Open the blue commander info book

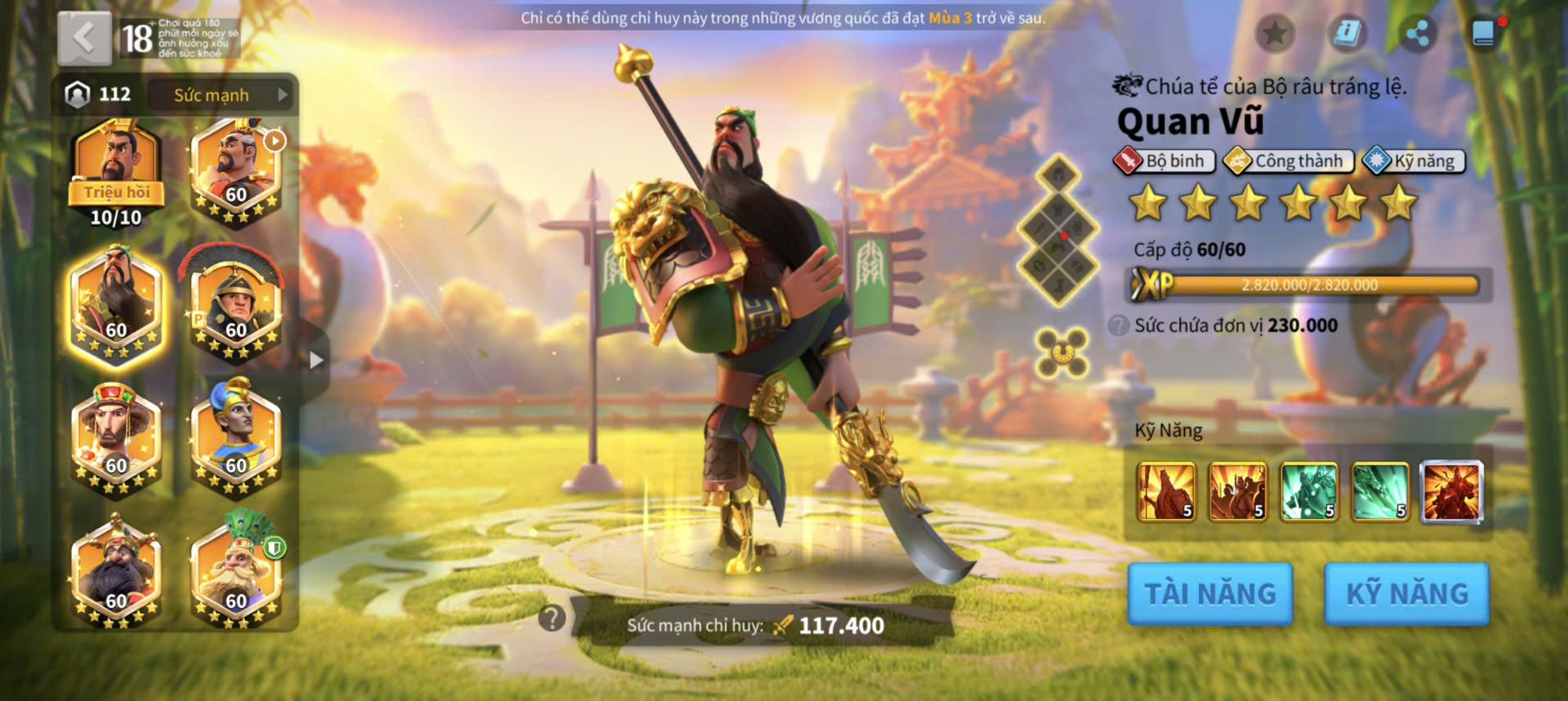[1347, 34]
